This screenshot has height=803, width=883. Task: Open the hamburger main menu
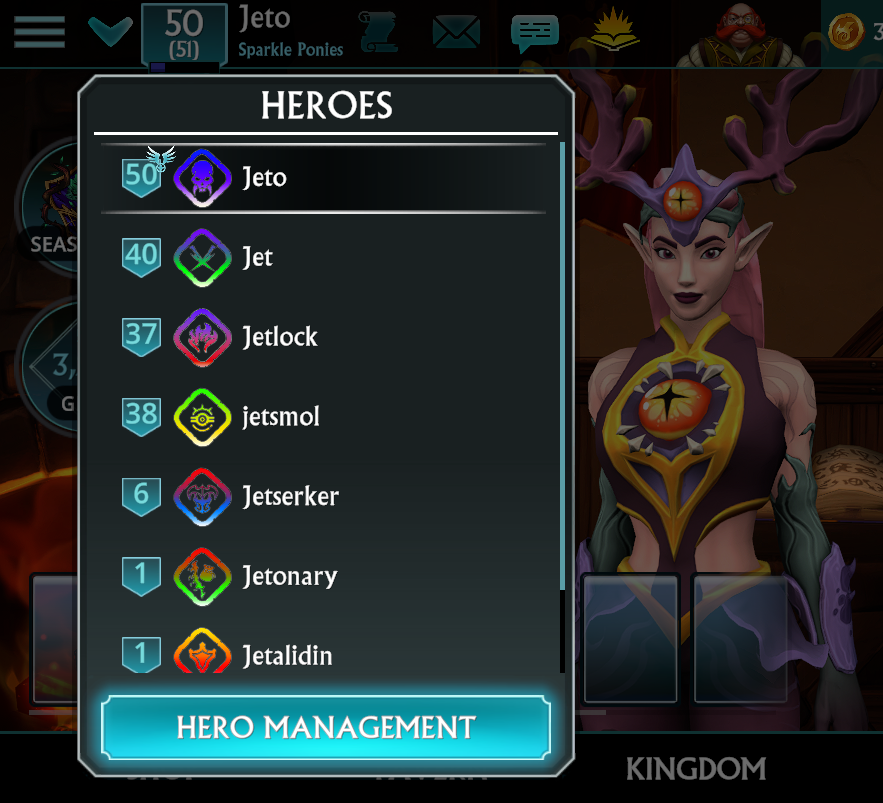39,31
